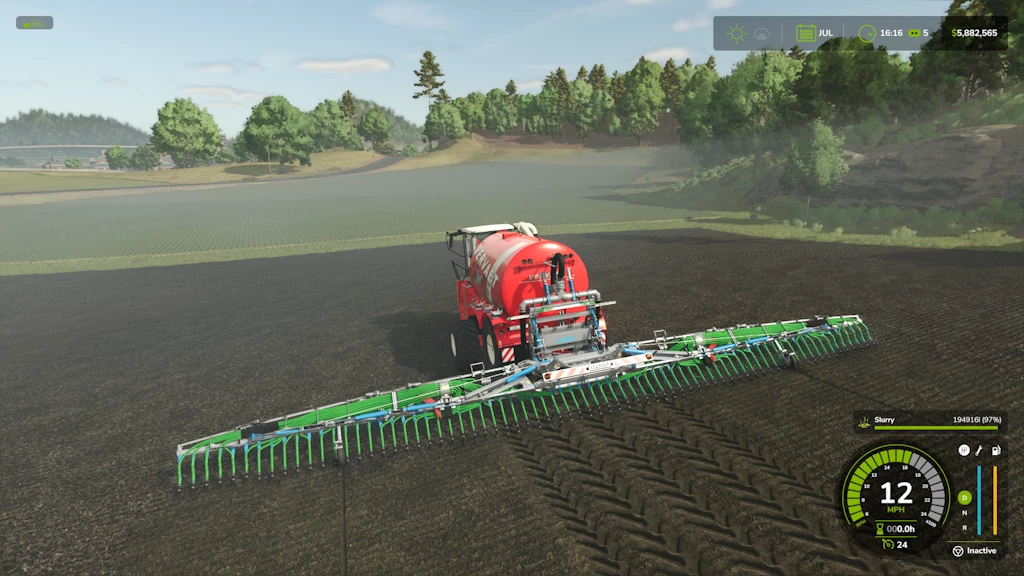This screenshot has width=1024, height=576.
Task: Click the gearbox icon above the gear selector
Action: tap(964, 451)
